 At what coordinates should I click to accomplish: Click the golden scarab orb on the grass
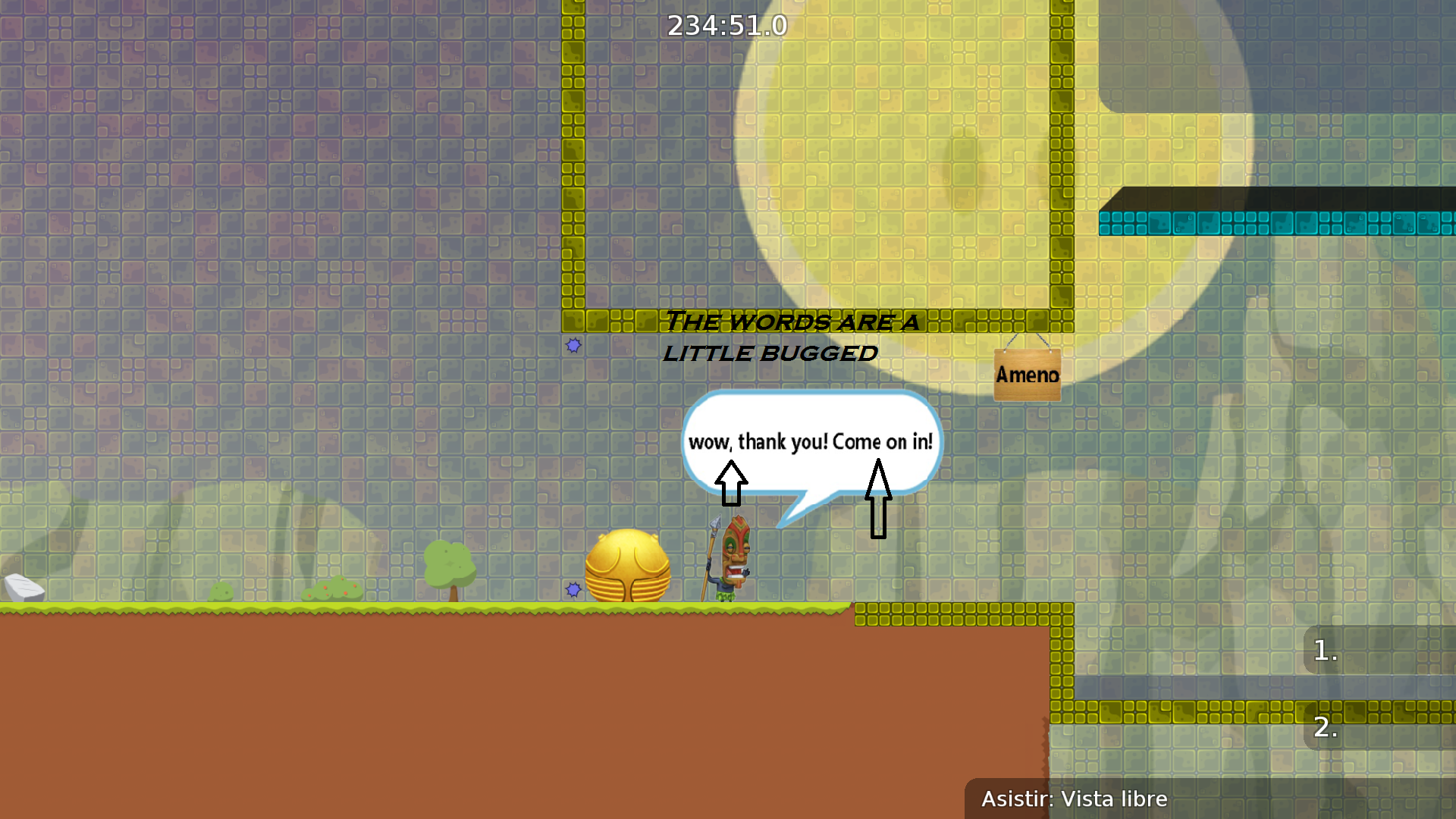point(629,565)
